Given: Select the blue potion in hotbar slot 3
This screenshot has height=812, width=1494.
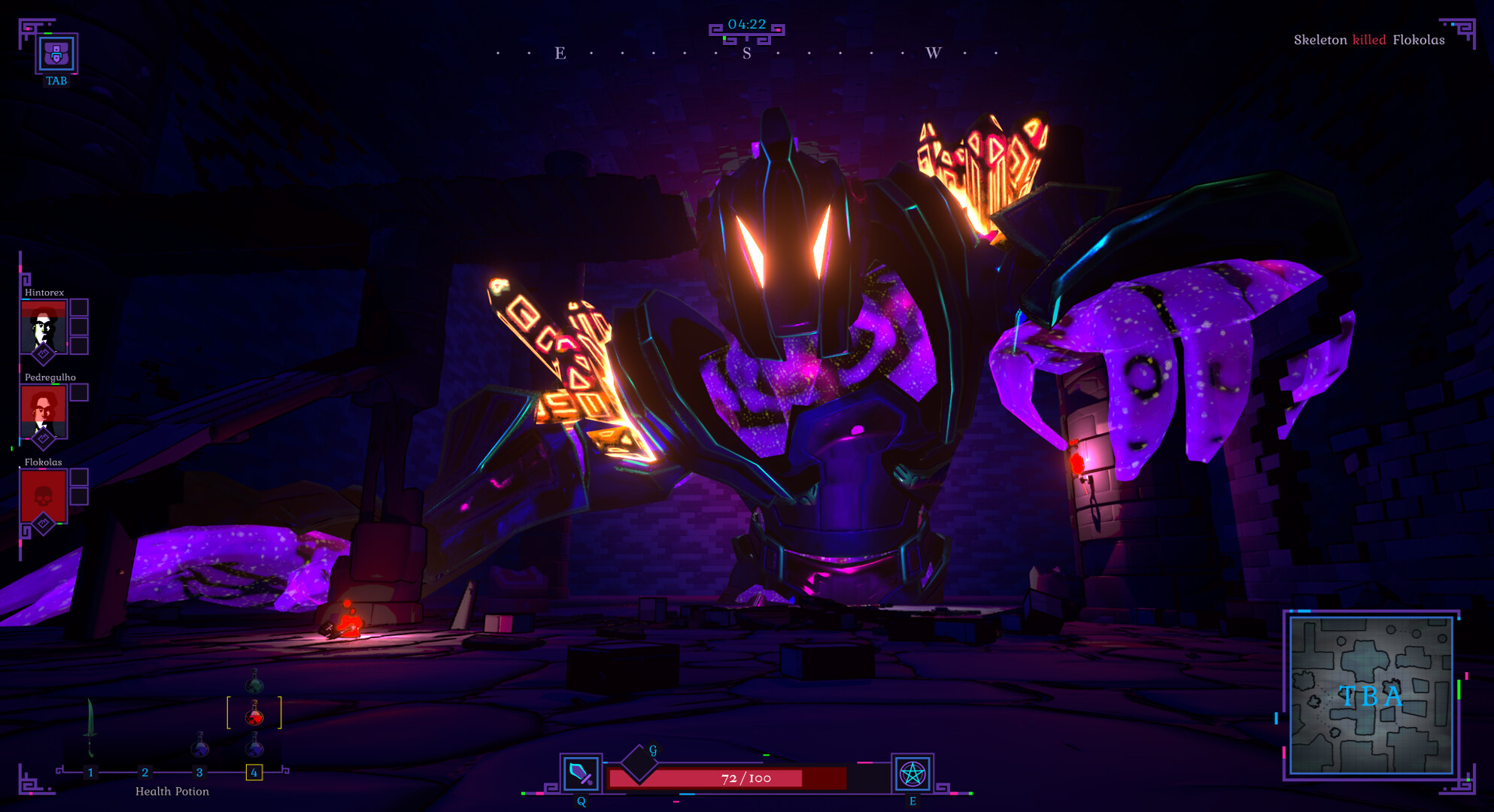Looking at the screenshot, I should (199, 748).
